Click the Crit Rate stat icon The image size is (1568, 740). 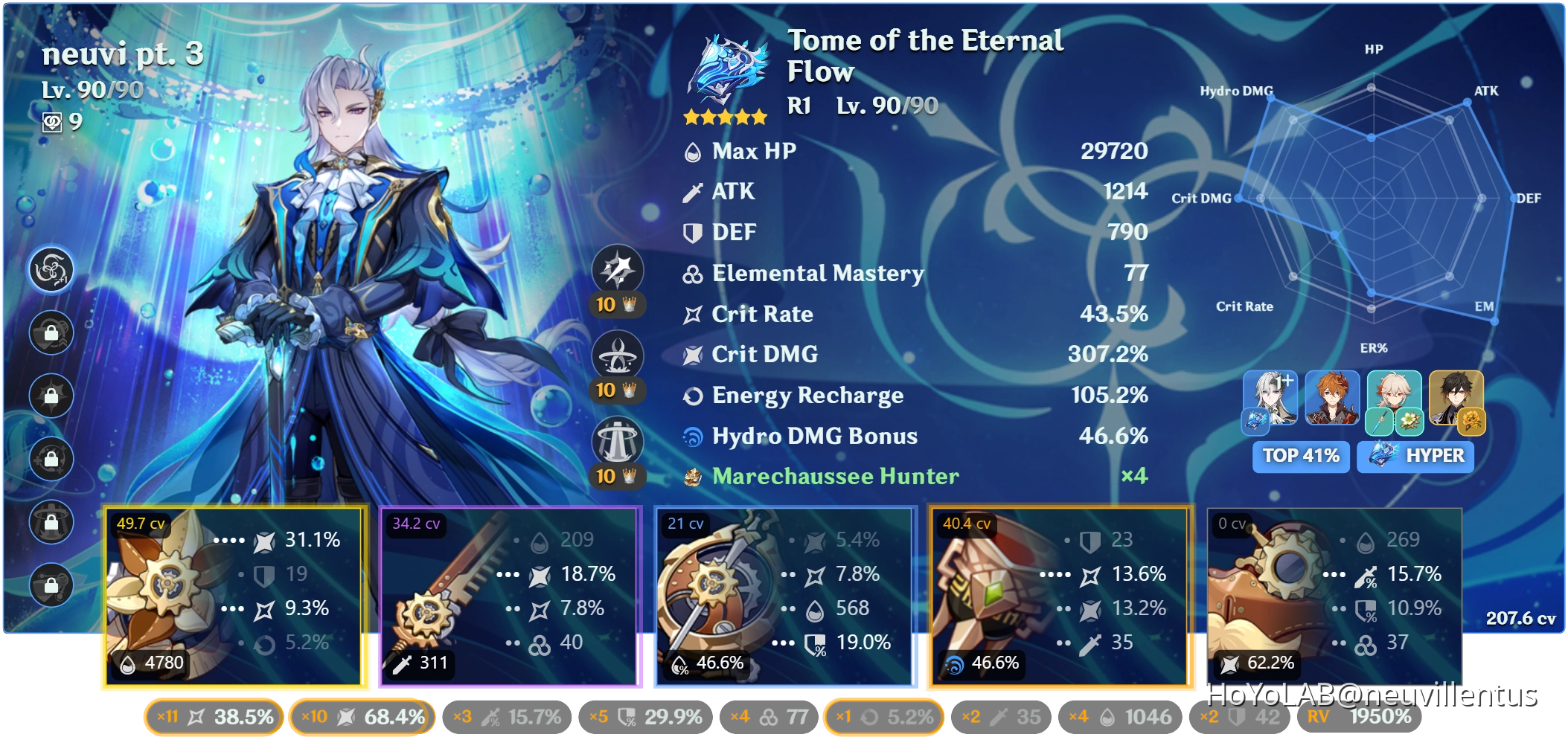coord(694,314)
